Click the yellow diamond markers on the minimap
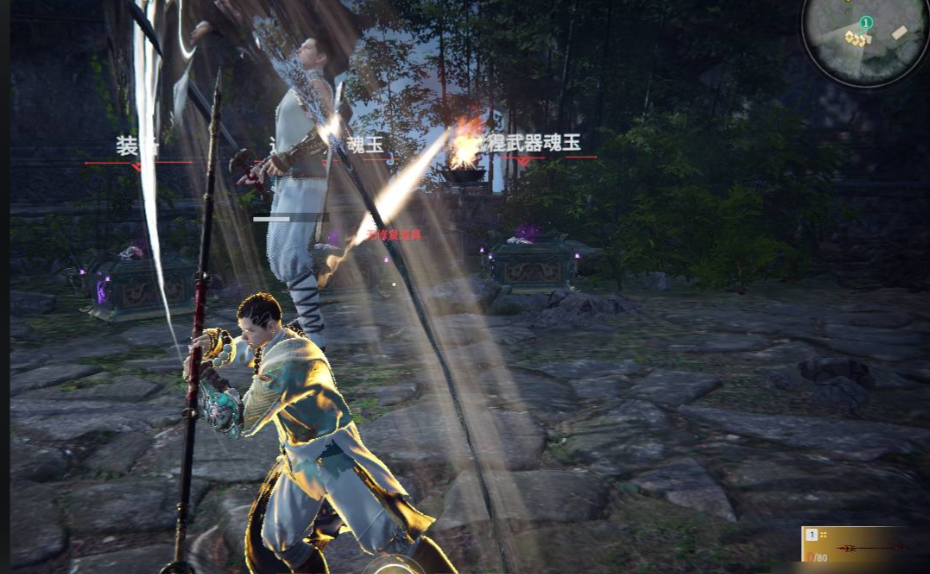This screenshot has width=930, height=574. click(x=855, y=38)
